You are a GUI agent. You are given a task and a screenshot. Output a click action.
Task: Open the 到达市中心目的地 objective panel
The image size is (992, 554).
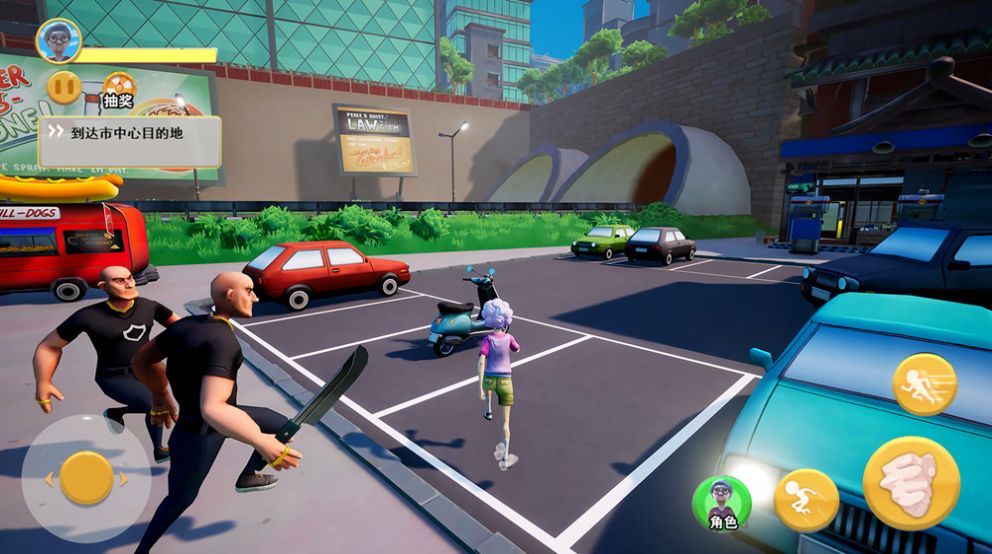click(x=130, y=133)
